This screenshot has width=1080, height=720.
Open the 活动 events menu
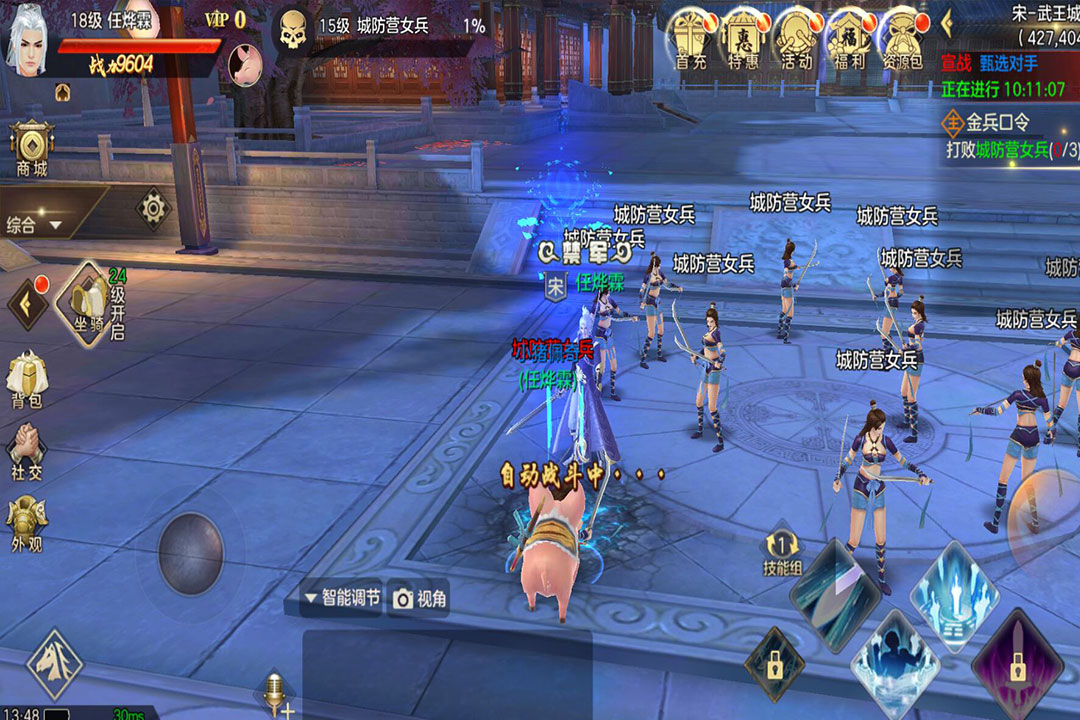point(797,38)
